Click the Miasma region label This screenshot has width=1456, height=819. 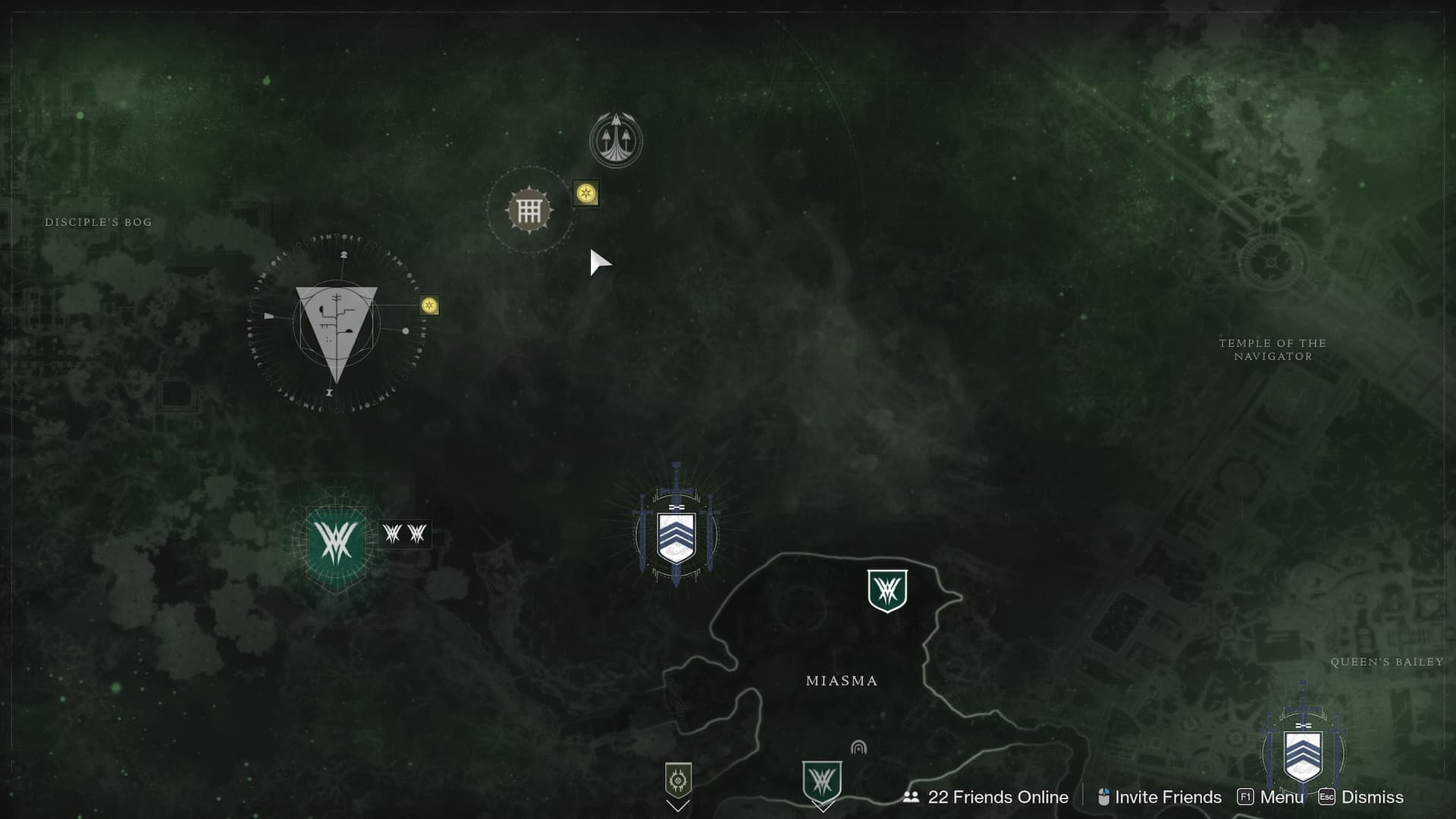[841, 680]
